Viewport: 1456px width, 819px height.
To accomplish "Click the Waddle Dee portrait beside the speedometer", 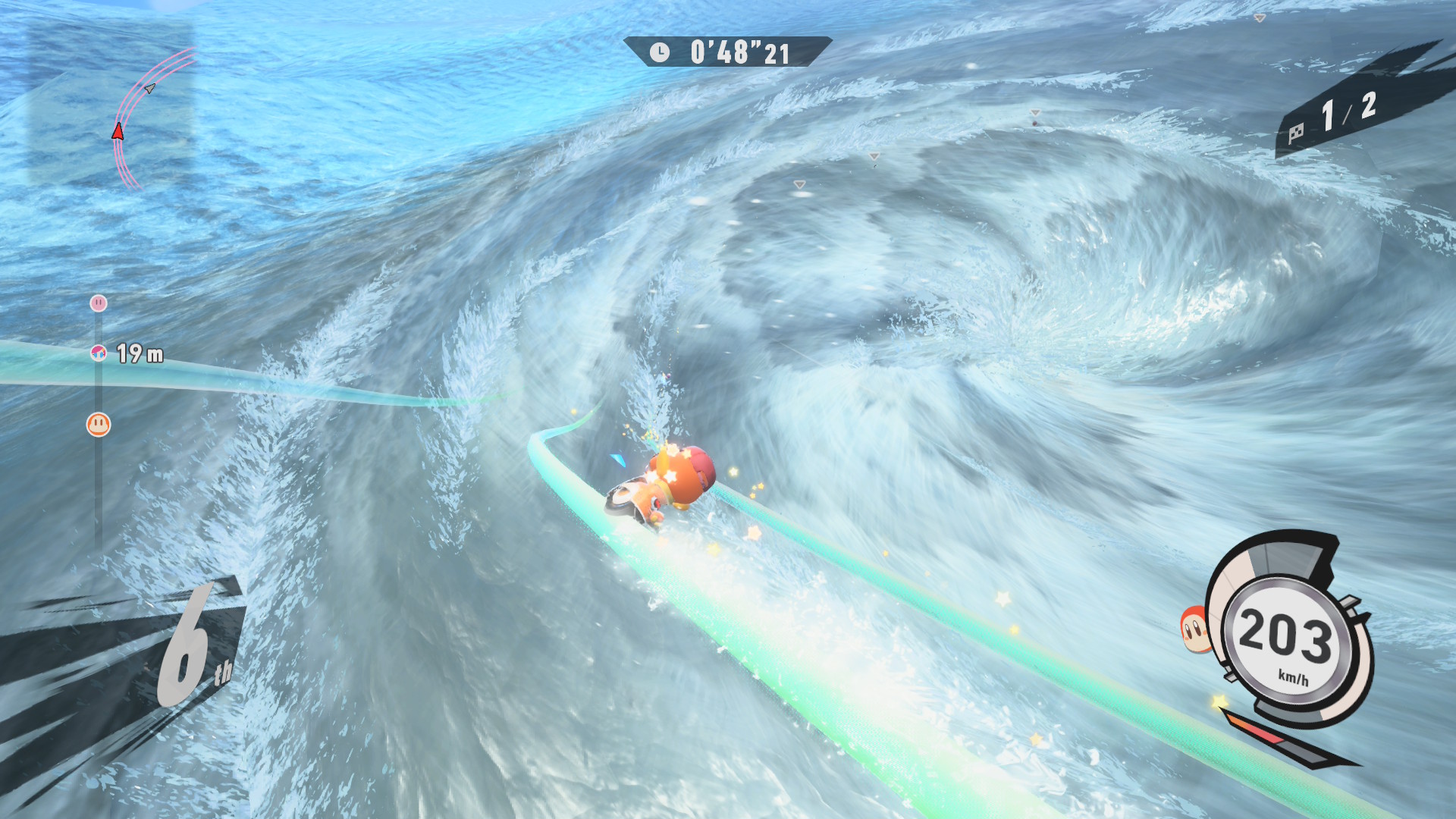I will click(1194, 629).
